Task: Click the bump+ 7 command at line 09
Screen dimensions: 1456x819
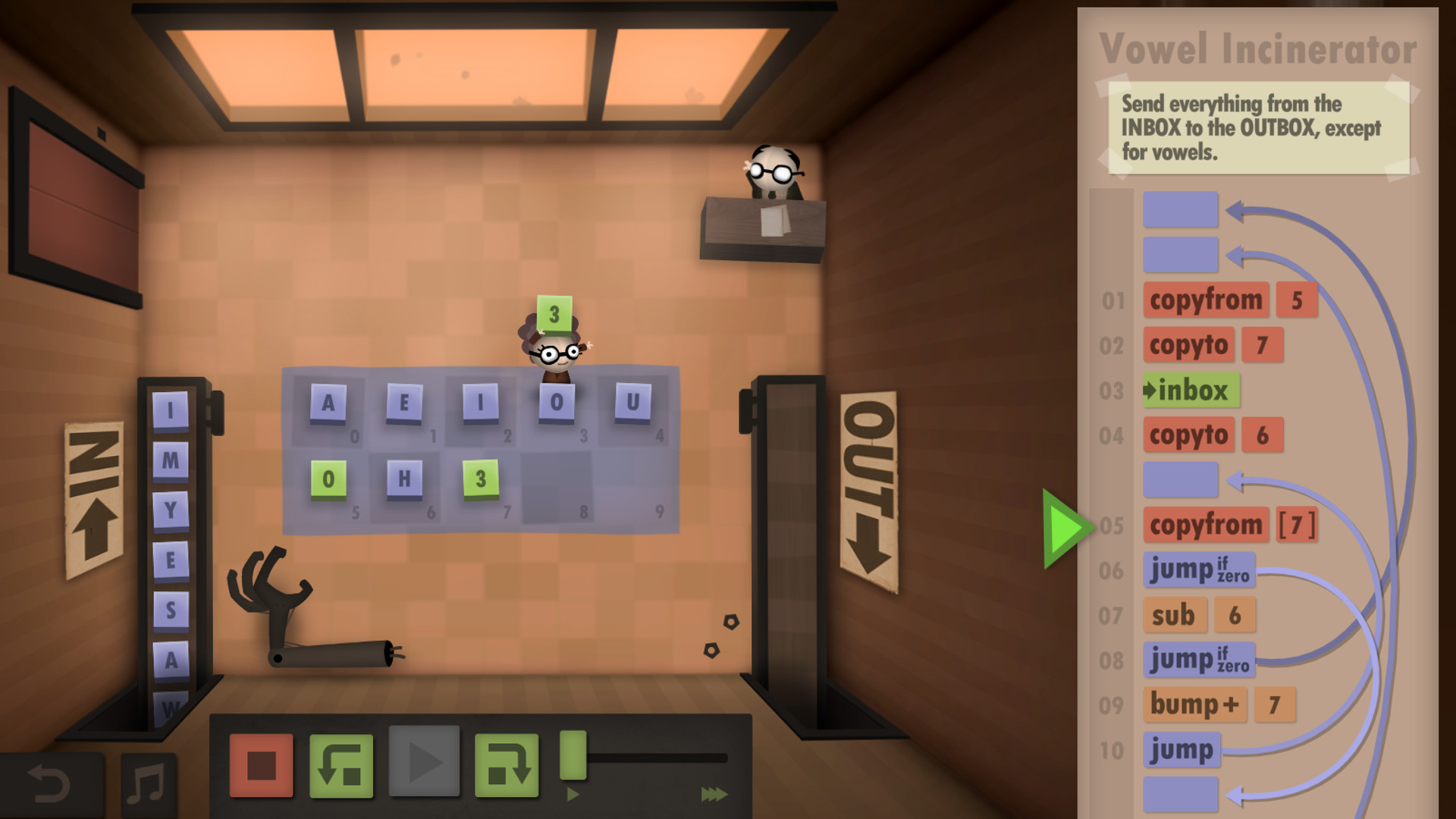Action: tap(1194, 704)
